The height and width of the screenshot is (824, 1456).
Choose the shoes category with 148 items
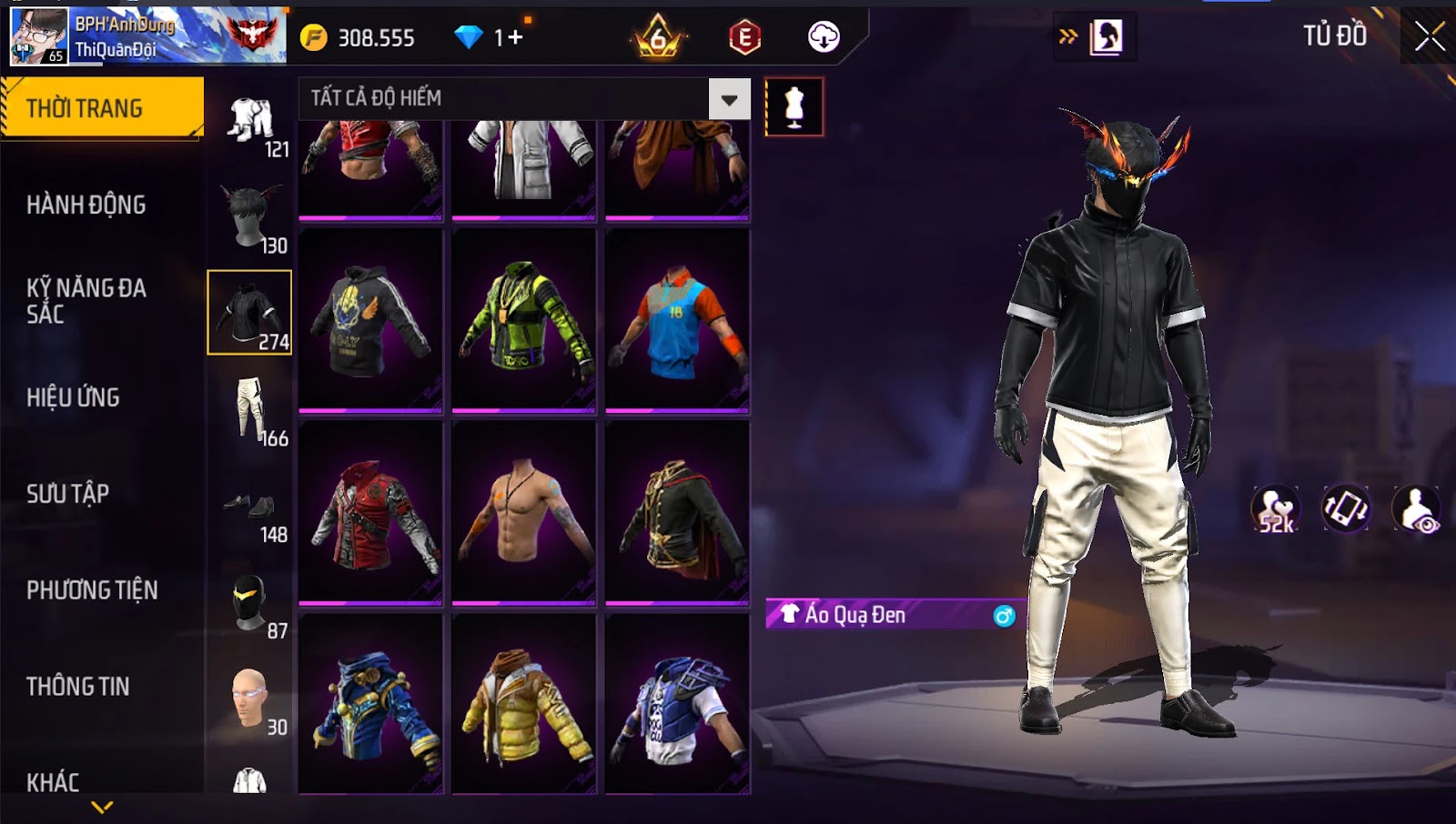[249, 507]
